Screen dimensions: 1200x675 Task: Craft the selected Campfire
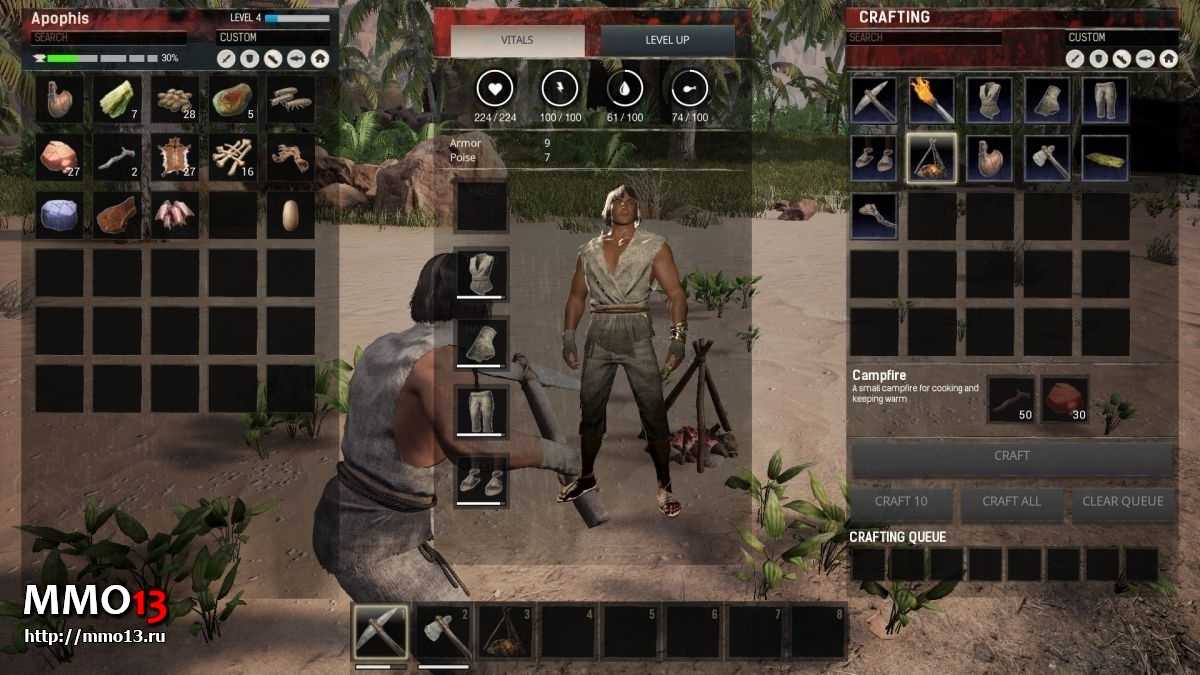point(1011,456)
